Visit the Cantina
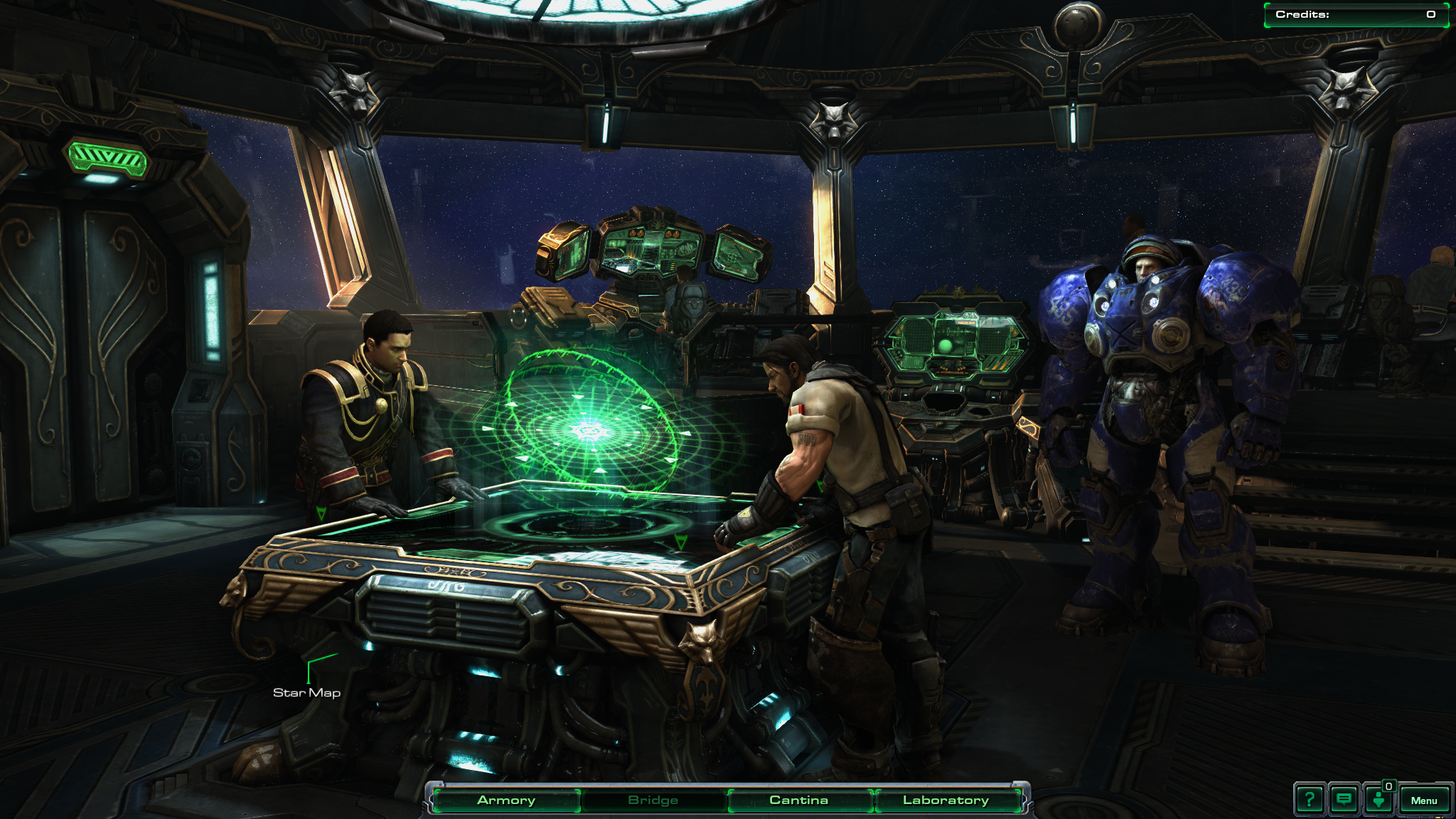 pyautogui.click(x=798, y=801)
